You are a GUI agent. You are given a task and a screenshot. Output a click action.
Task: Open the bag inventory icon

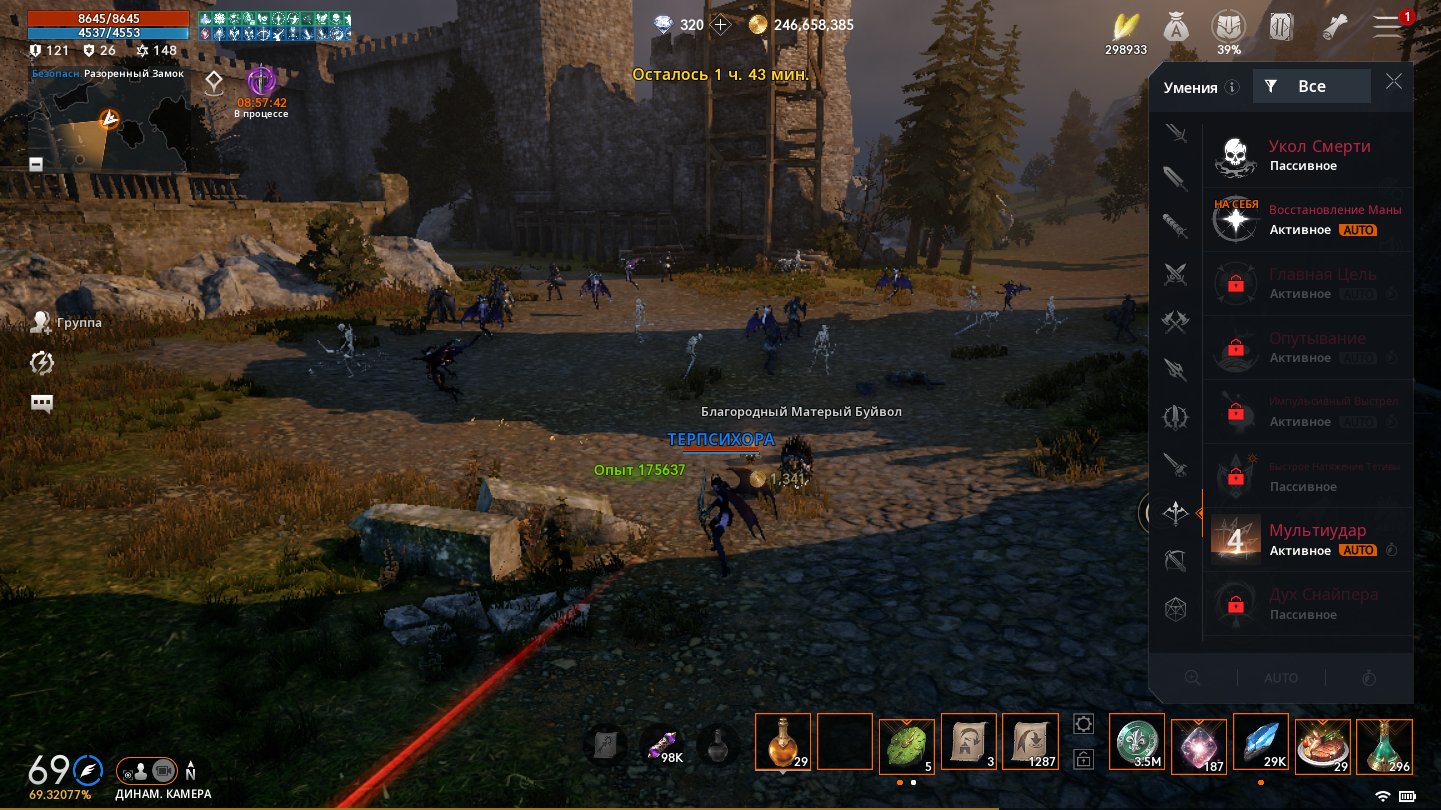pos(1174,27)
